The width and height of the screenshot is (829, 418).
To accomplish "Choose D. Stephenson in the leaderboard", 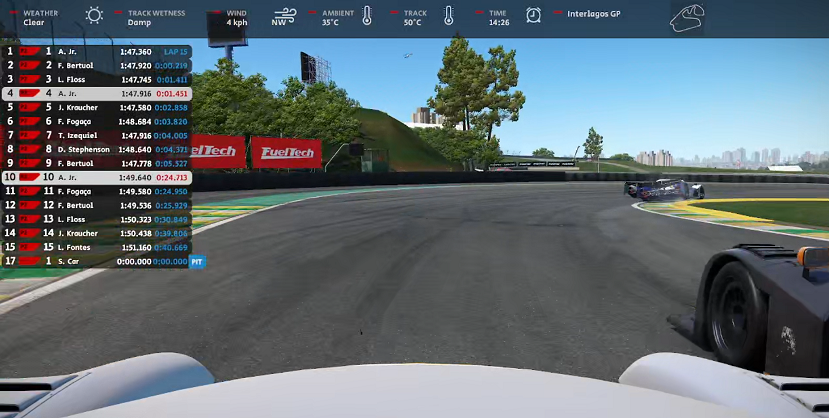I will [x=96, y=149].
